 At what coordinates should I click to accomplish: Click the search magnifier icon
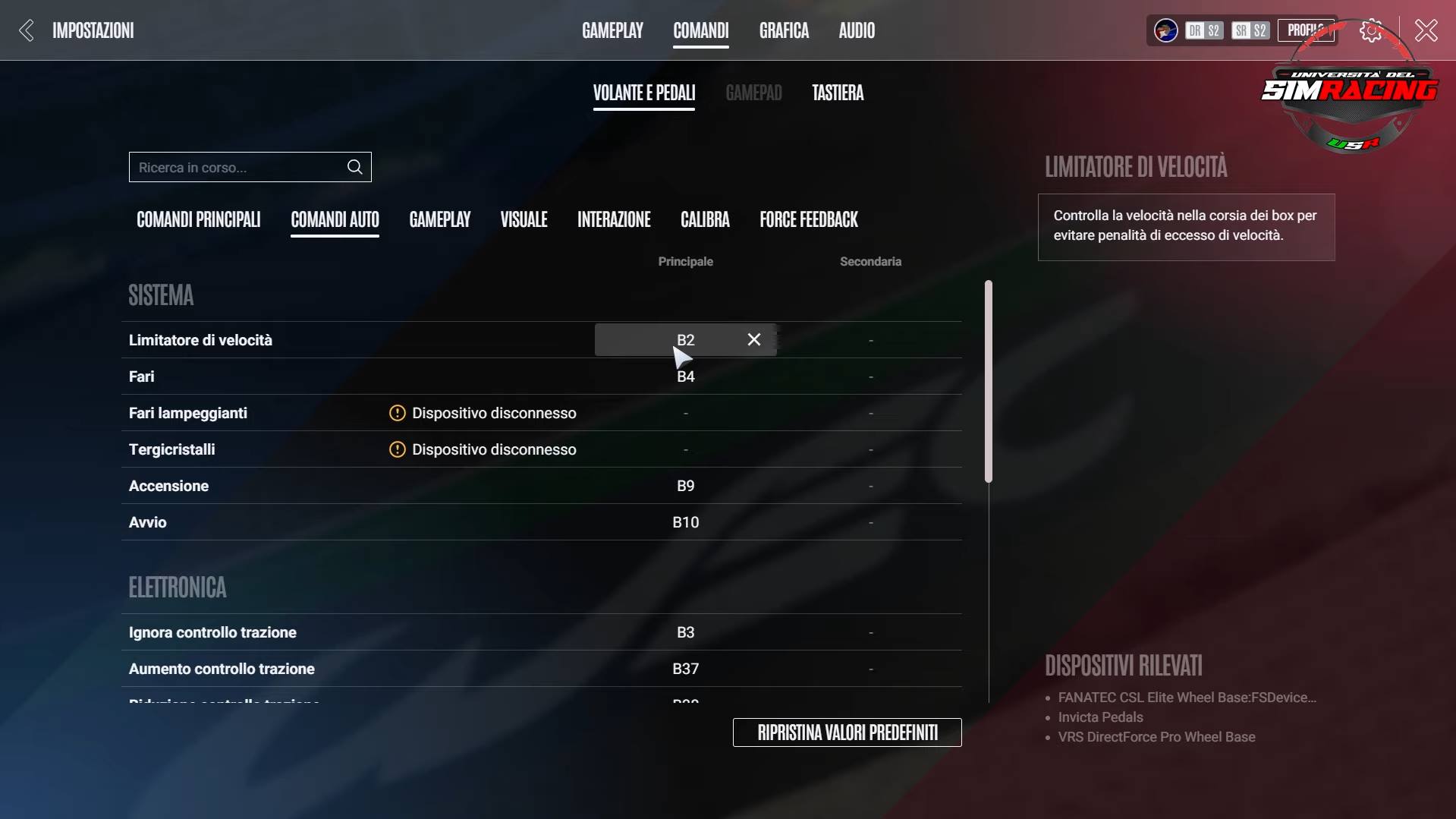[354, 167]
